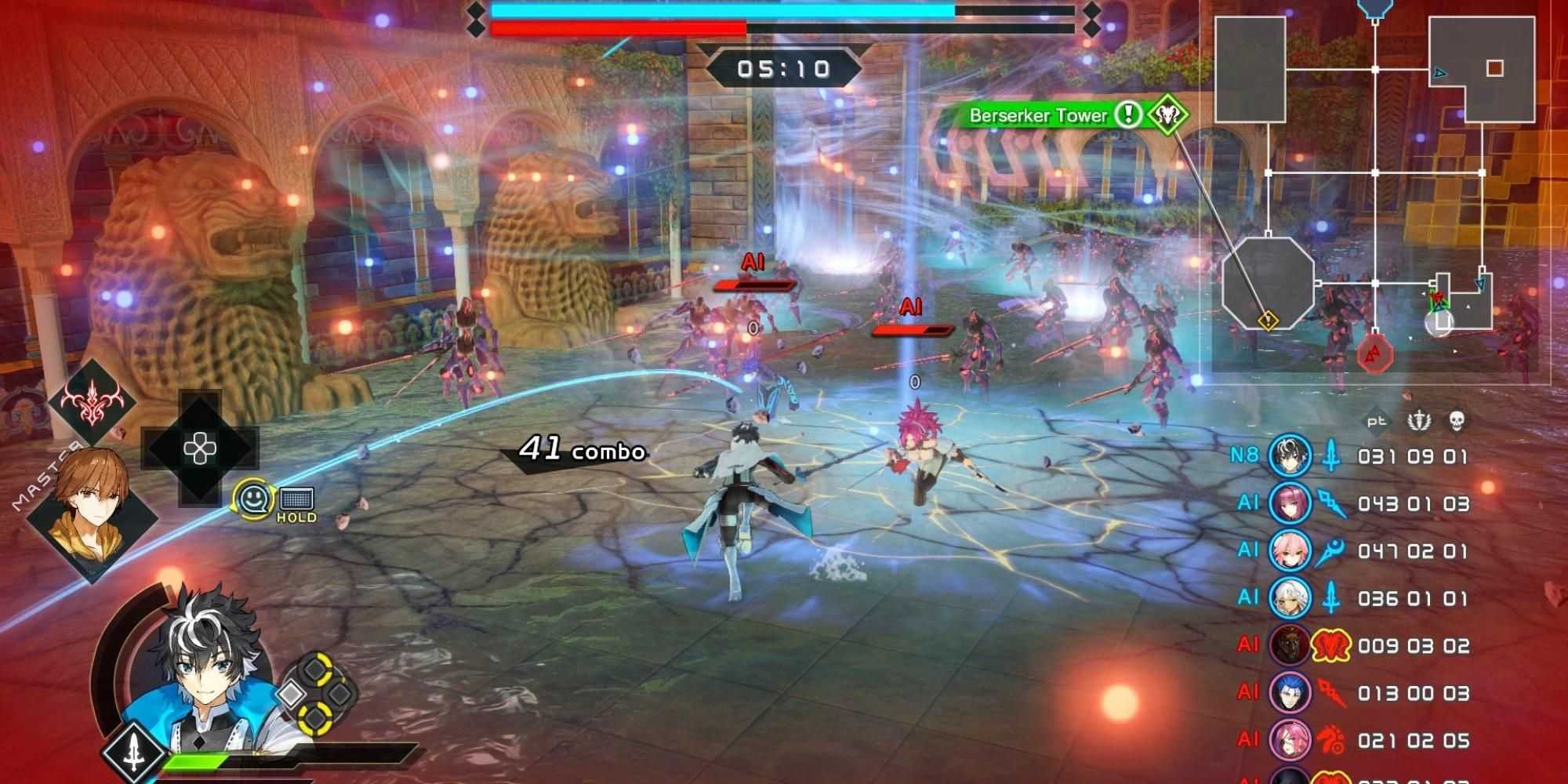Click the skull column header on scoreboard
The width and height of the screenshot is (1568, 784).
(x=1456, y=421)
